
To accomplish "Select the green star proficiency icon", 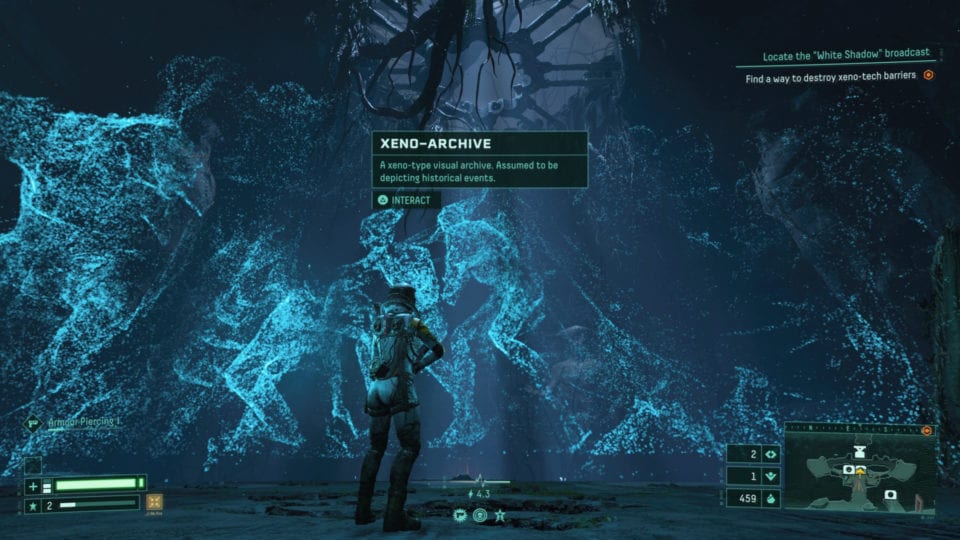I will pos(35,505).
